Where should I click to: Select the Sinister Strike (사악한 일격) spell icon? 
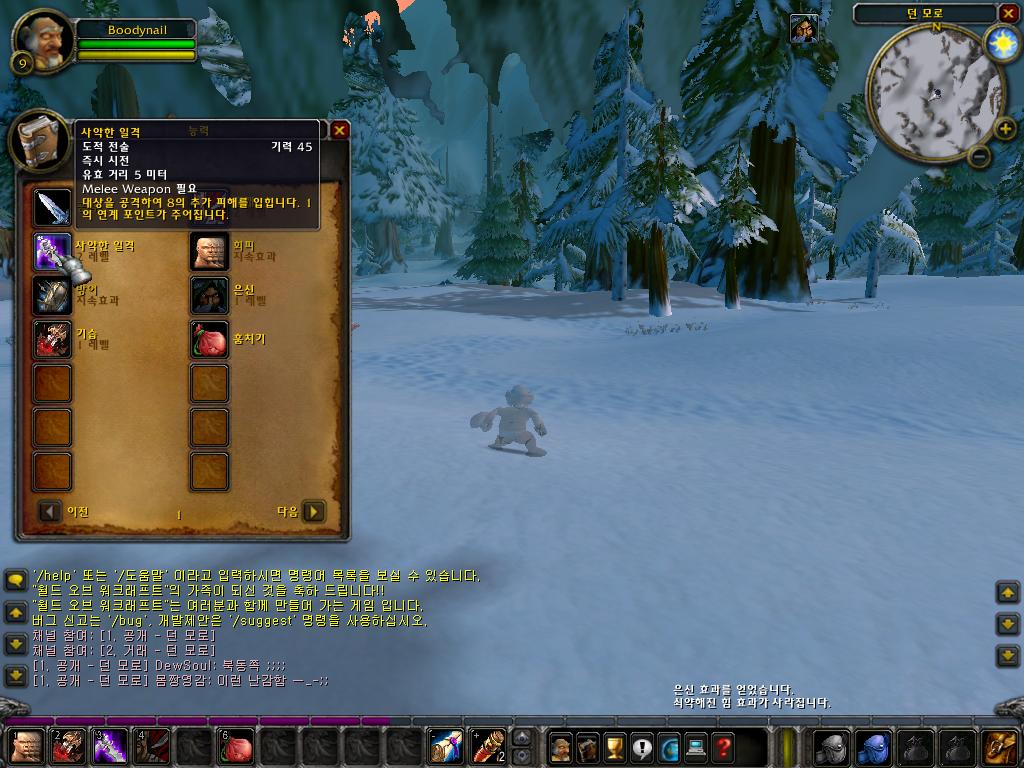click(x=53, y=251)
